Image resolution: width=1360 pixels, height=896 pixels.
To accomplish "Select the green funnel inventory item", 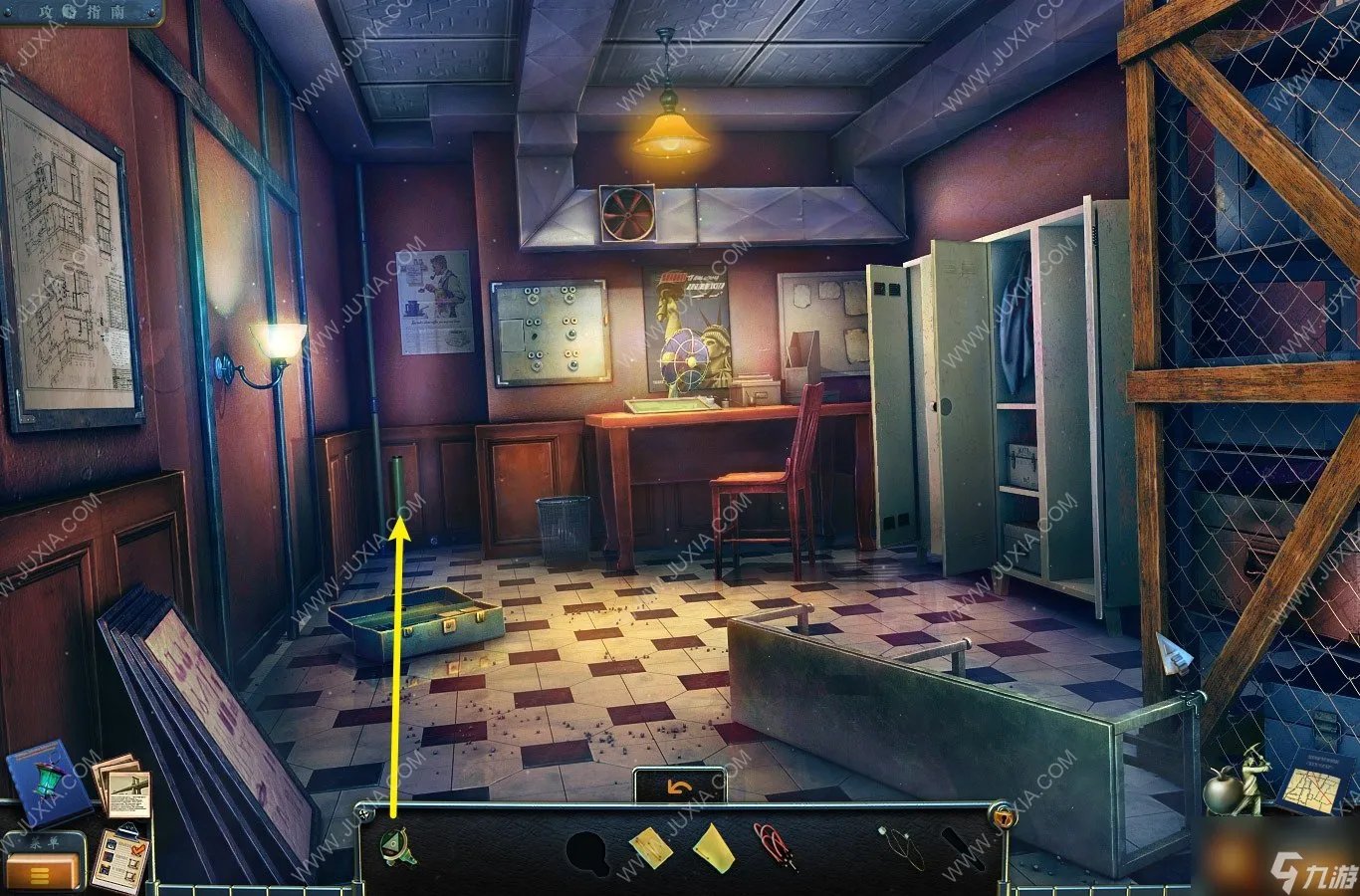I will pyautogui.click(x=398, y=848).
